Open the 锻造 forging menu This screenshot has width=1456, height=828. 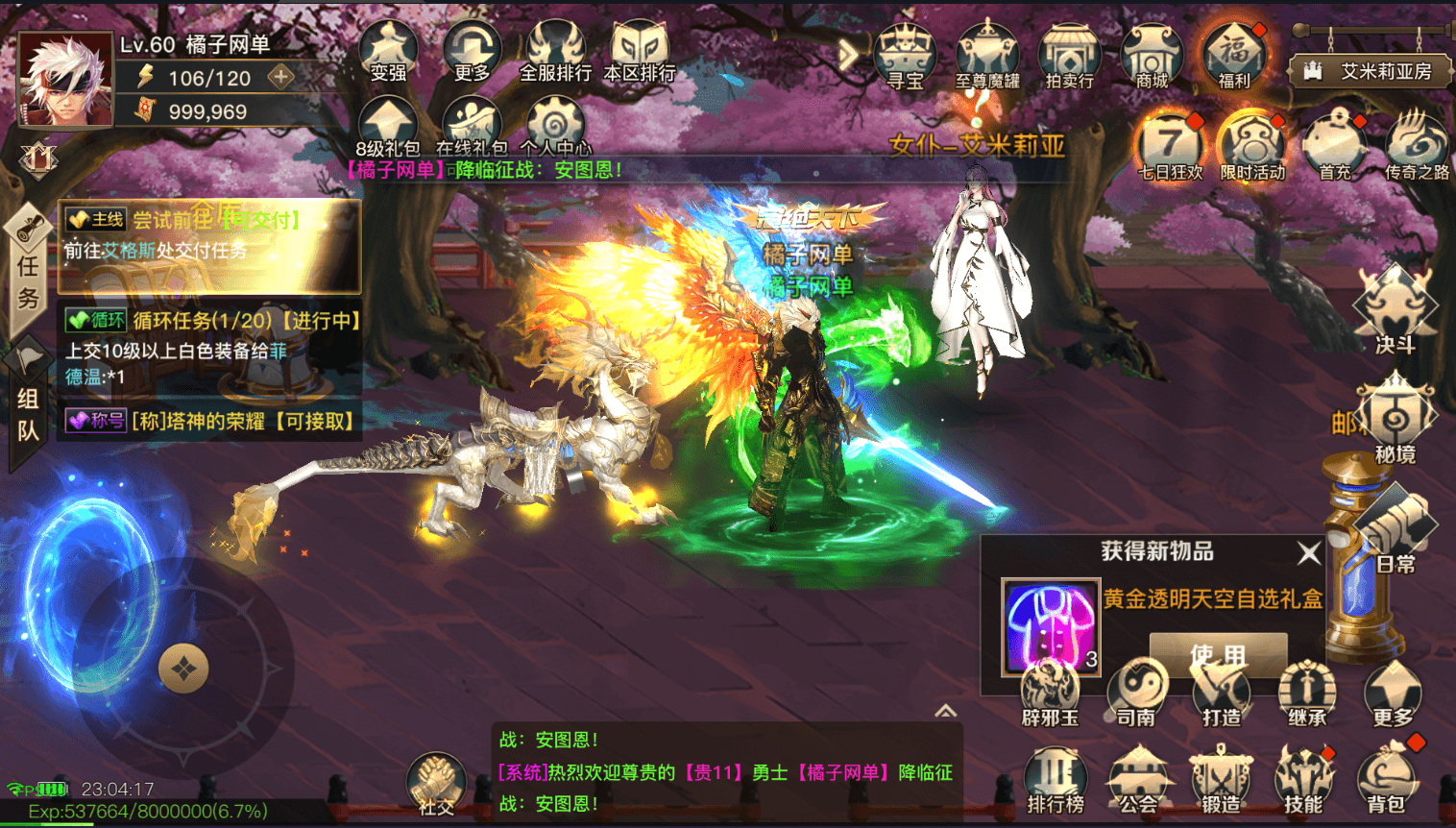[1220, 780]
